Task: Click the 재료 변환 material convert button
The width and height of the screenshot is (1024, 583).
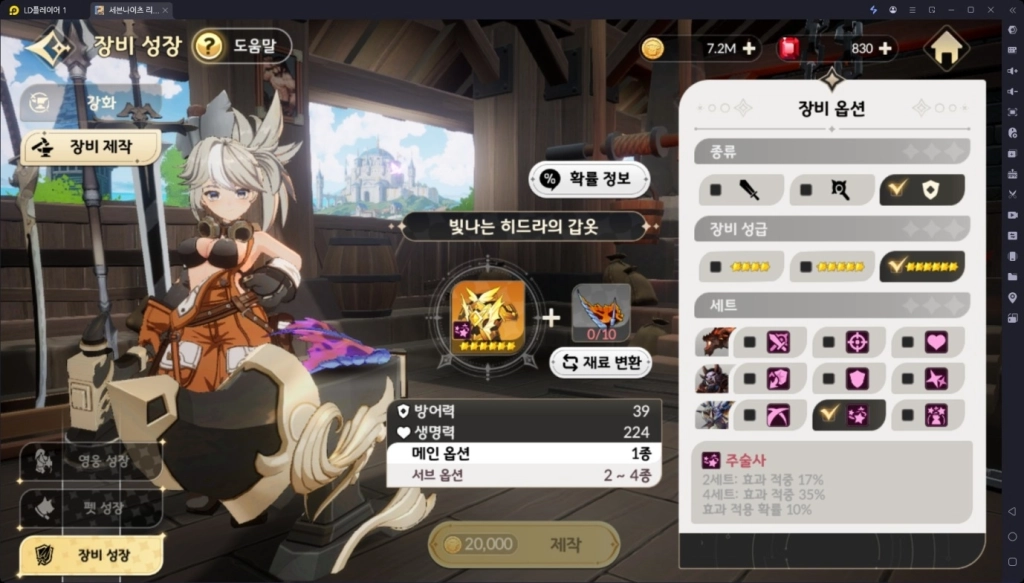Action: point(601,362)
